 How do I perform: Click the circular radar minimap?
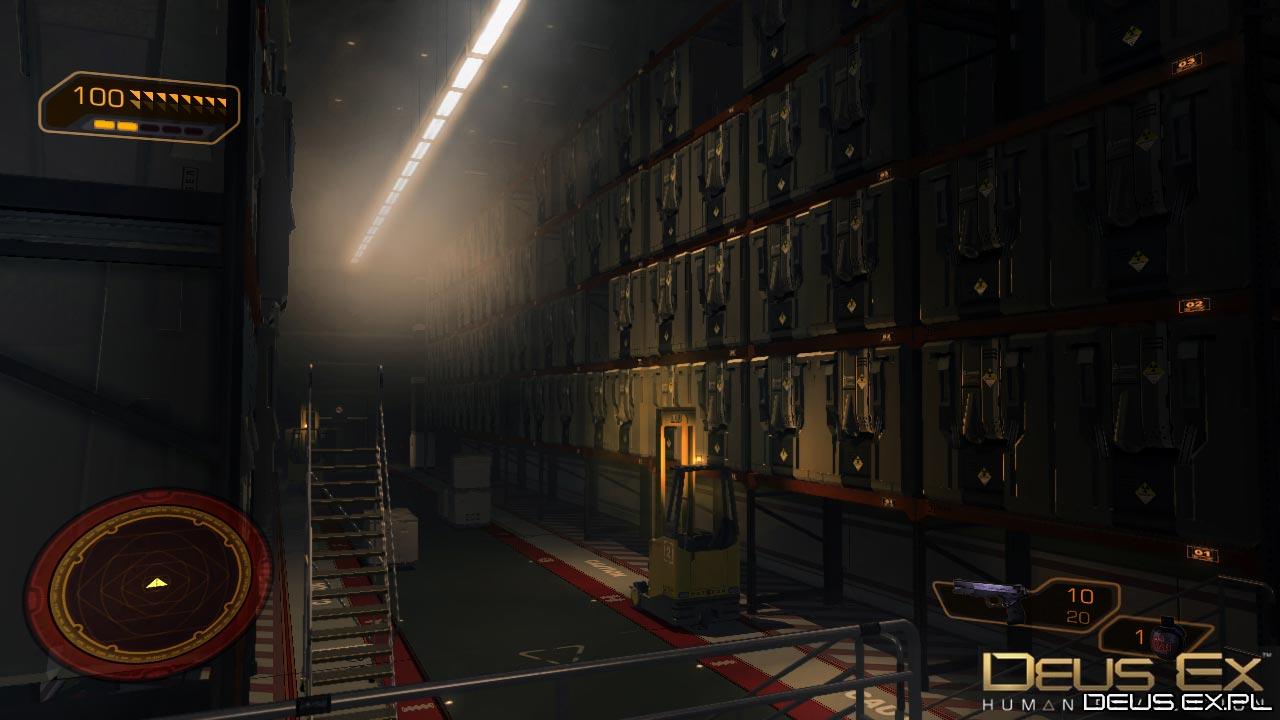(x=147, y=583)
